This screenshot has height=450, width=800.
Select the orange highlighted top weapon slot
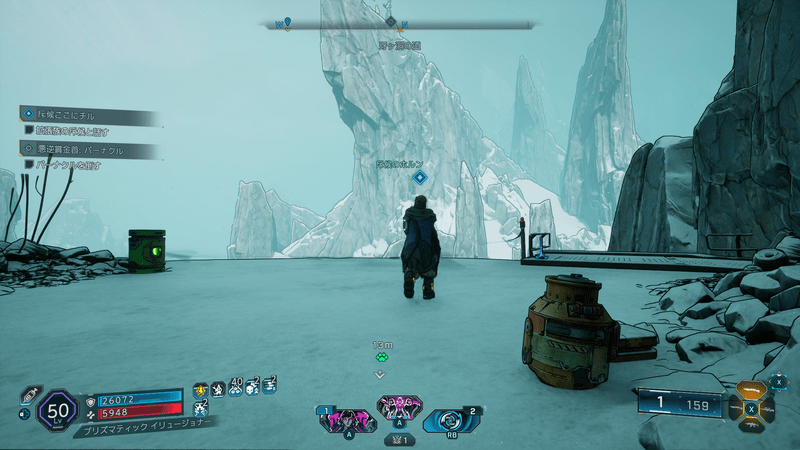pyautogui.click(x=750, y=390)
